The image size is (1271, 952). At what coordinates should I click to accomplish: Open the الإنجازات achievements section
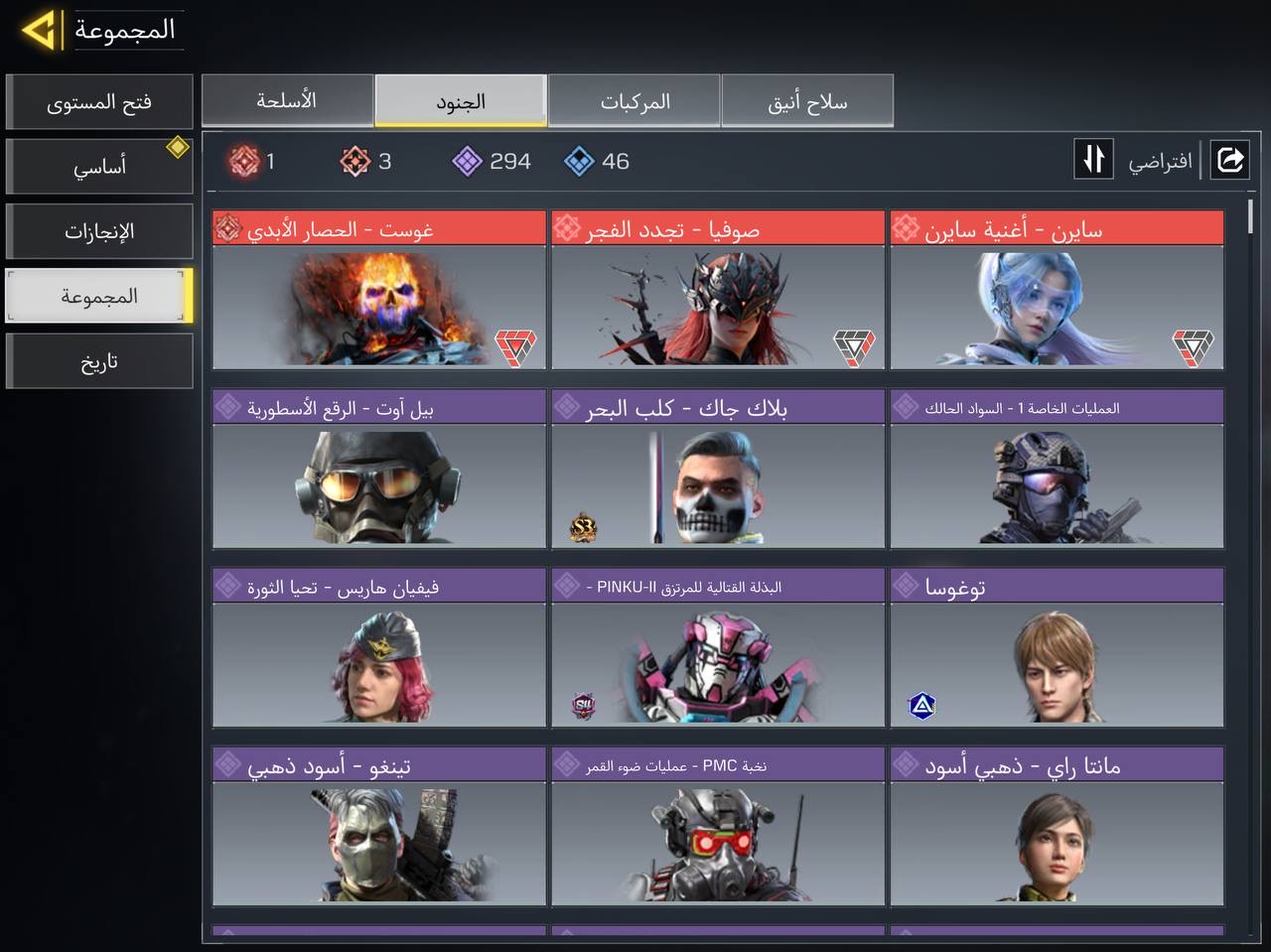(x=99, y=231)
